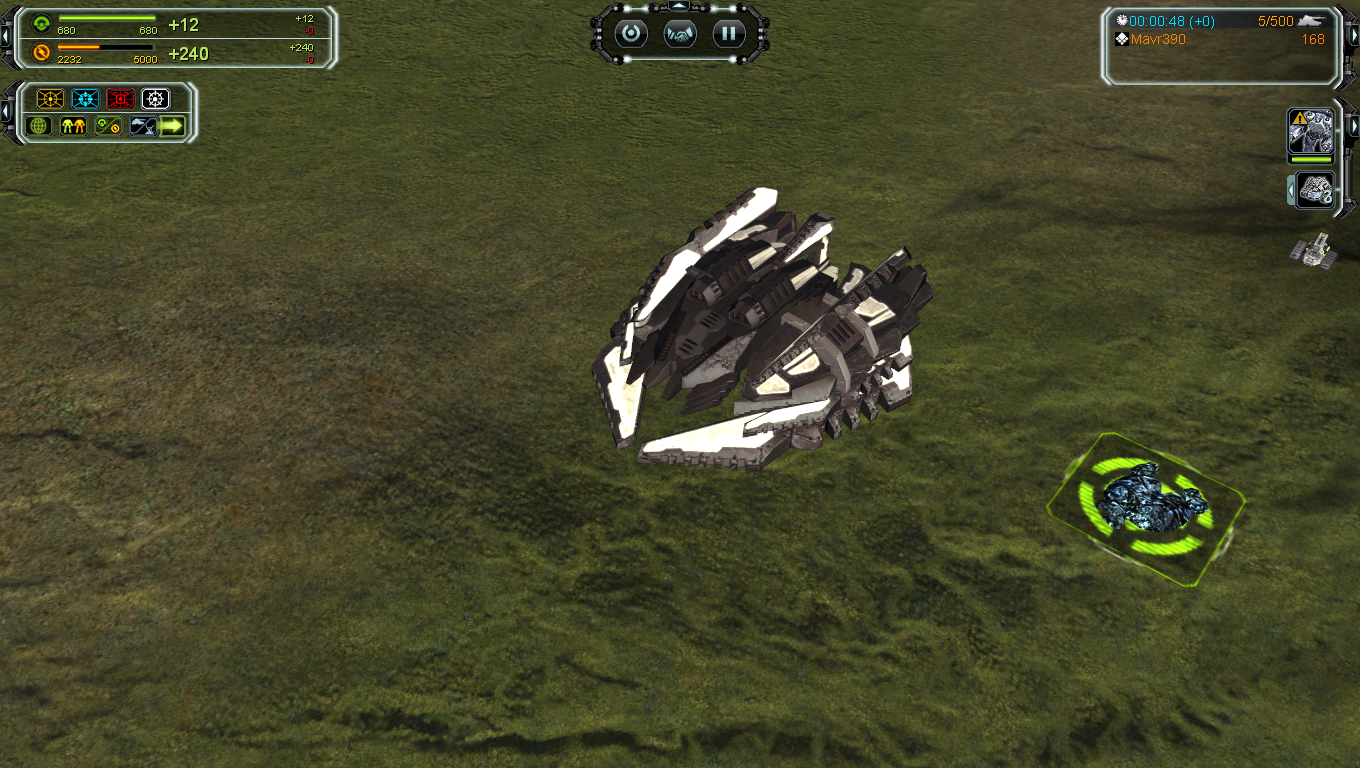Open the tank and radar filter icon
1360x768 pixels.
tap(143, 126)
